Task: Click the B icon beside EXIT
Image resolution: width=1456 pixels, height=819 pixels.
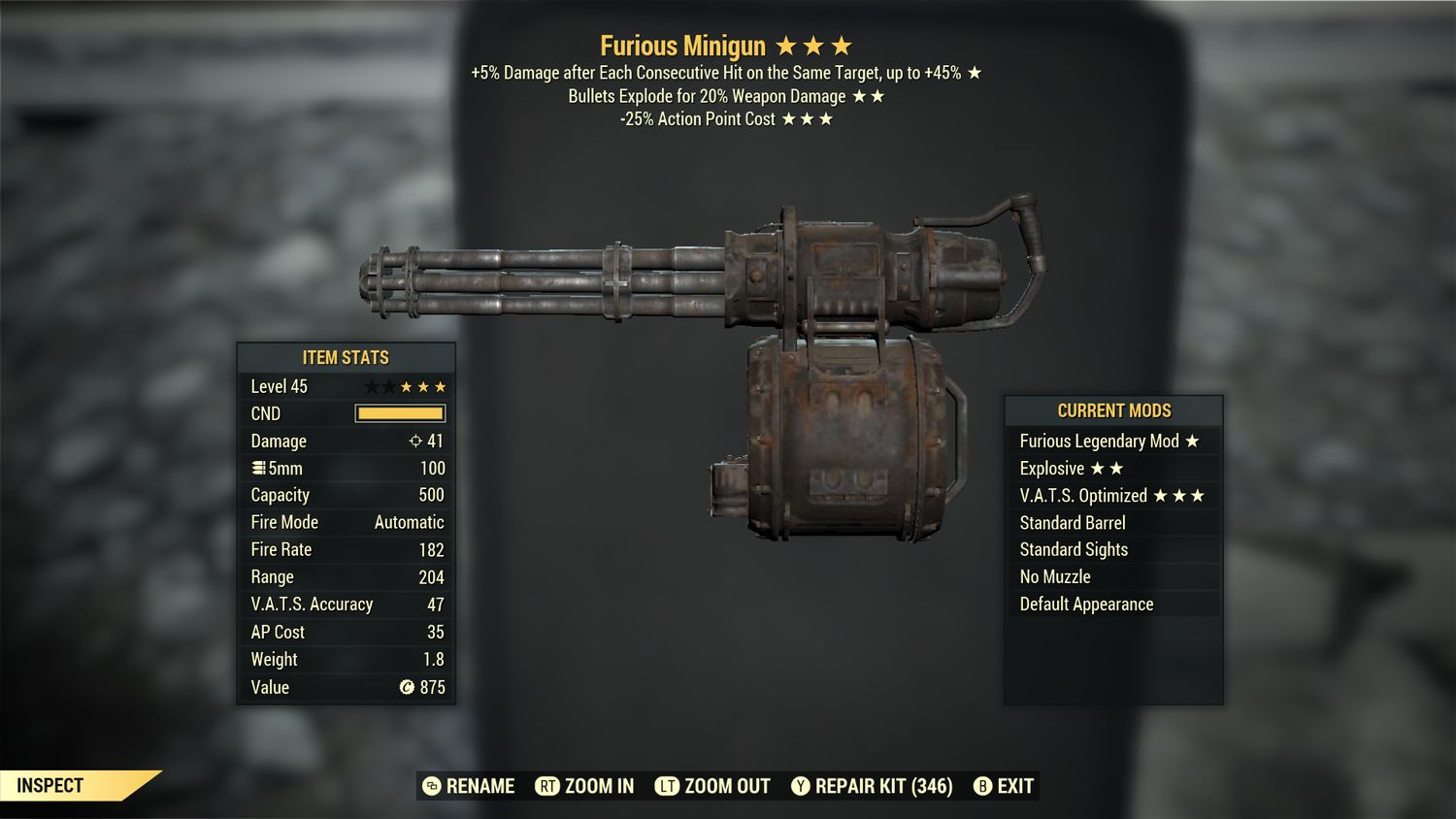Action: pos(983,786)
